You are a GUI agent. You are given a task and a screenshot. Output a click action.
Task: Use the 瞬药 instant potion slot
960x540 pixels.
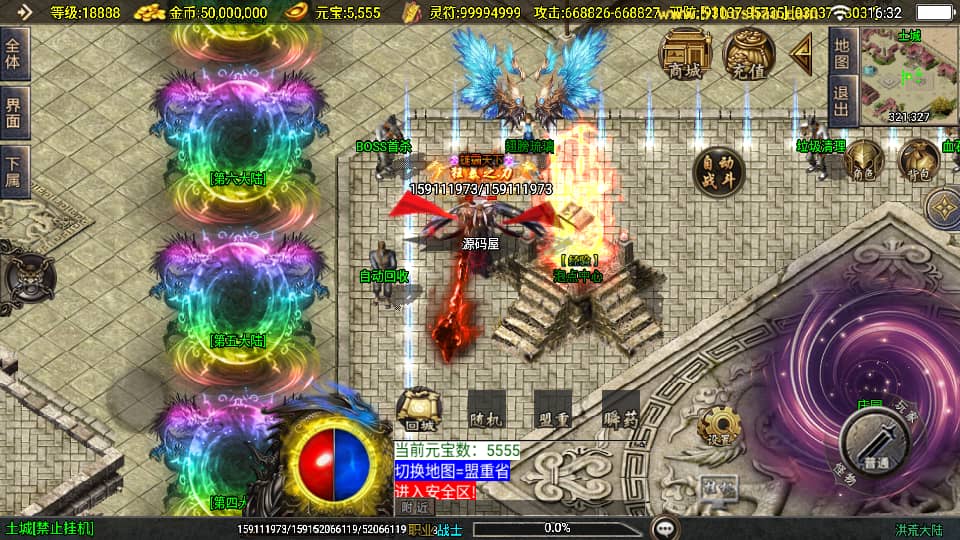point(621,409)
